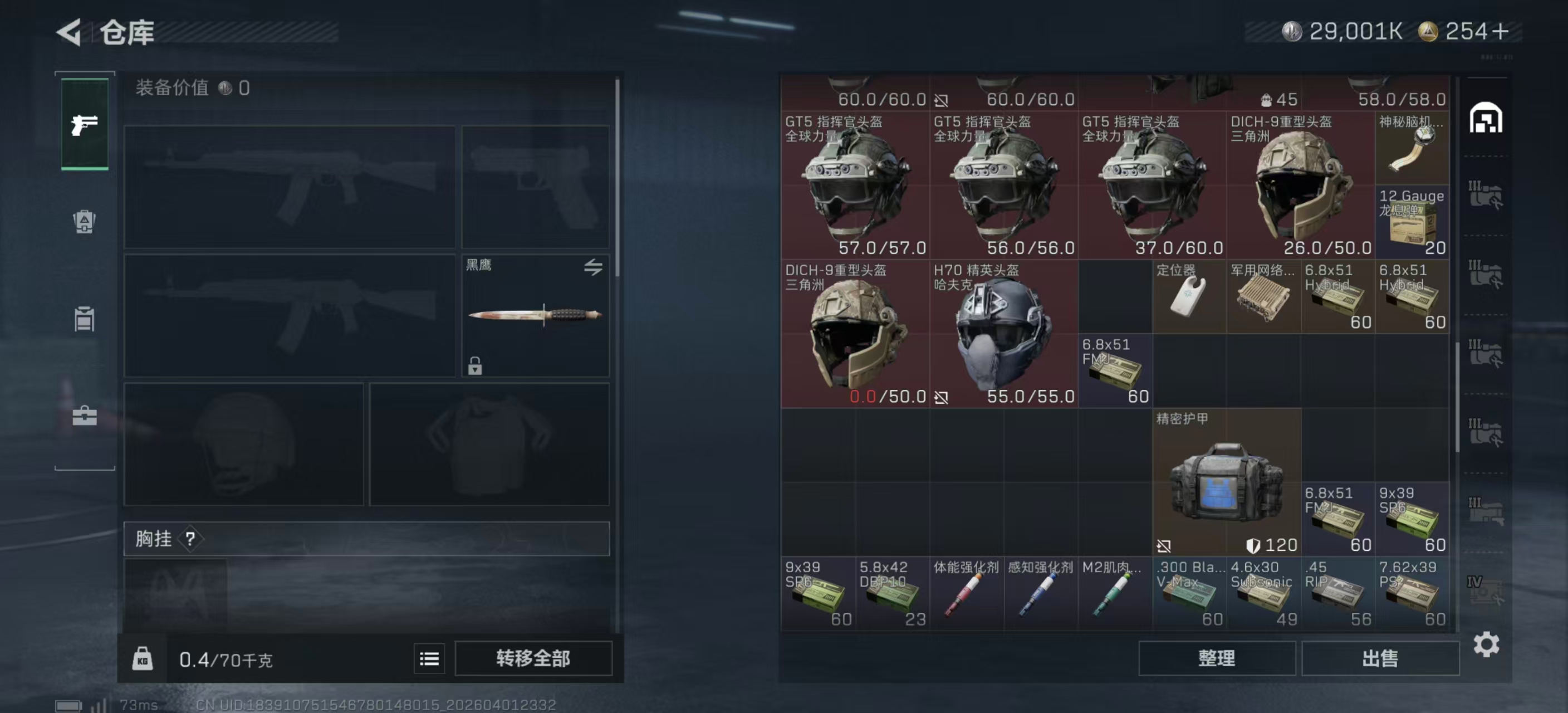
Task: Show the 胸挂 help question mark
Action: pos(190,538)
